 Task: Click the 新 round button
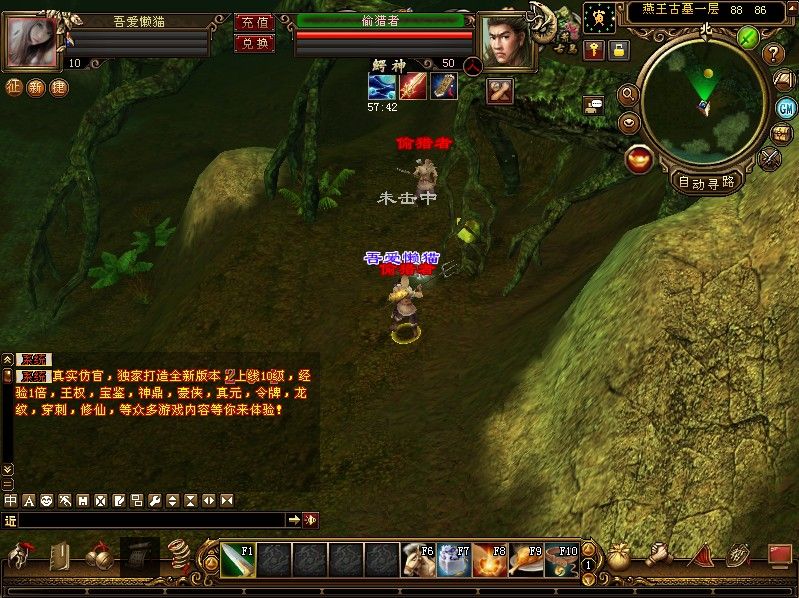(36, 87)
